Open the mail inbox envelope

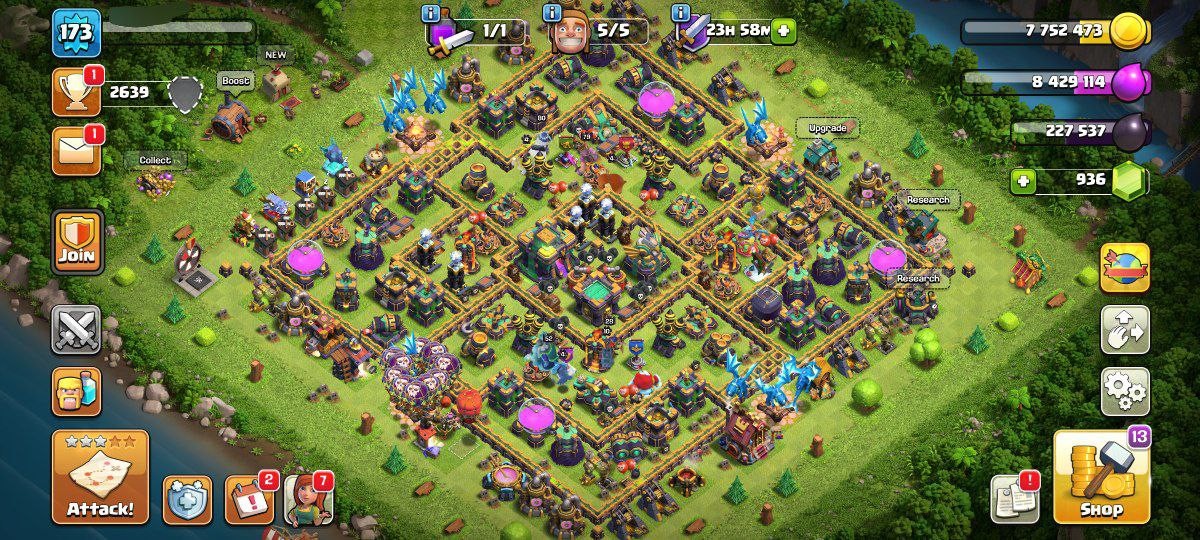(x=76, y=151)
